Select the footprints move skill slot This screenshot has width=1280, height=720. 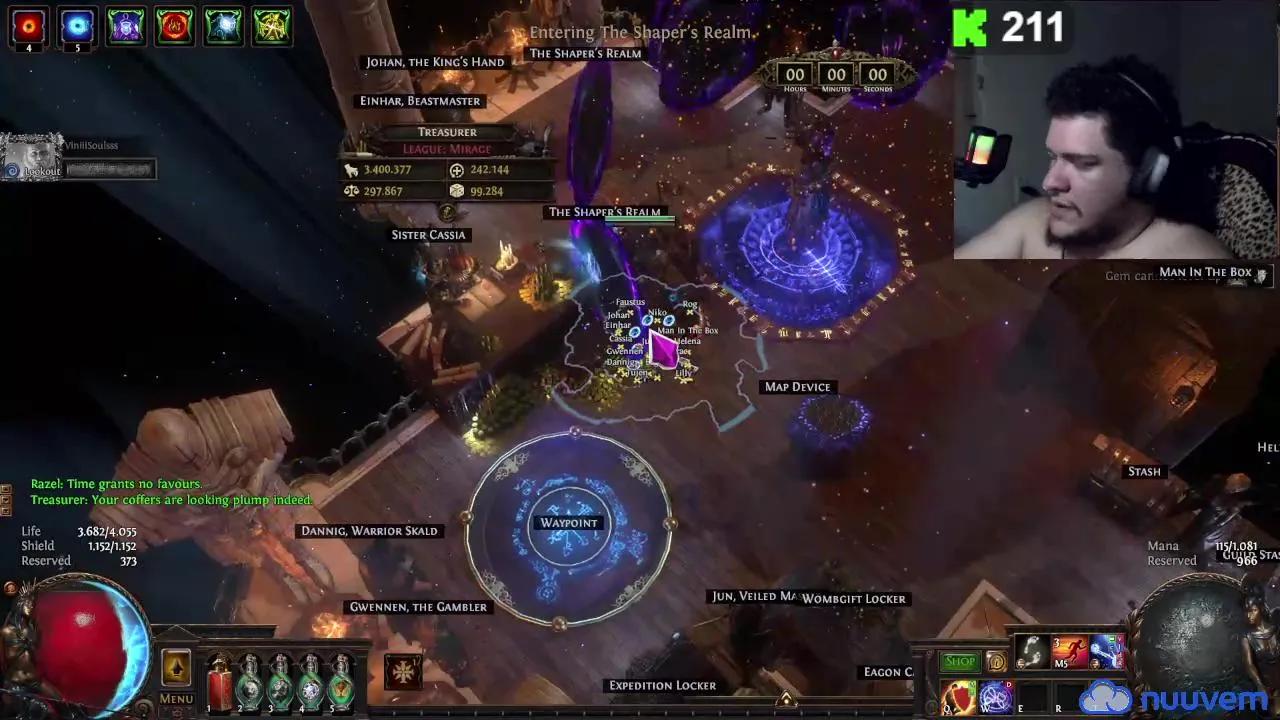point(1031,652)
